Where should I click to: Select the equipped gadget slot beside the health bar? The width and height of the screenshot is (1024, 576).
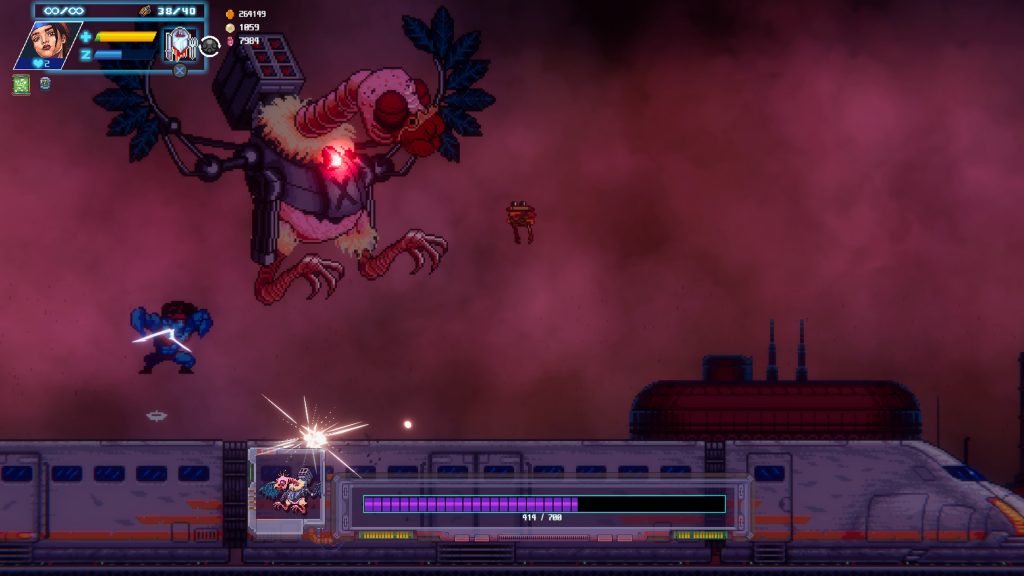[x=180, y=44]
